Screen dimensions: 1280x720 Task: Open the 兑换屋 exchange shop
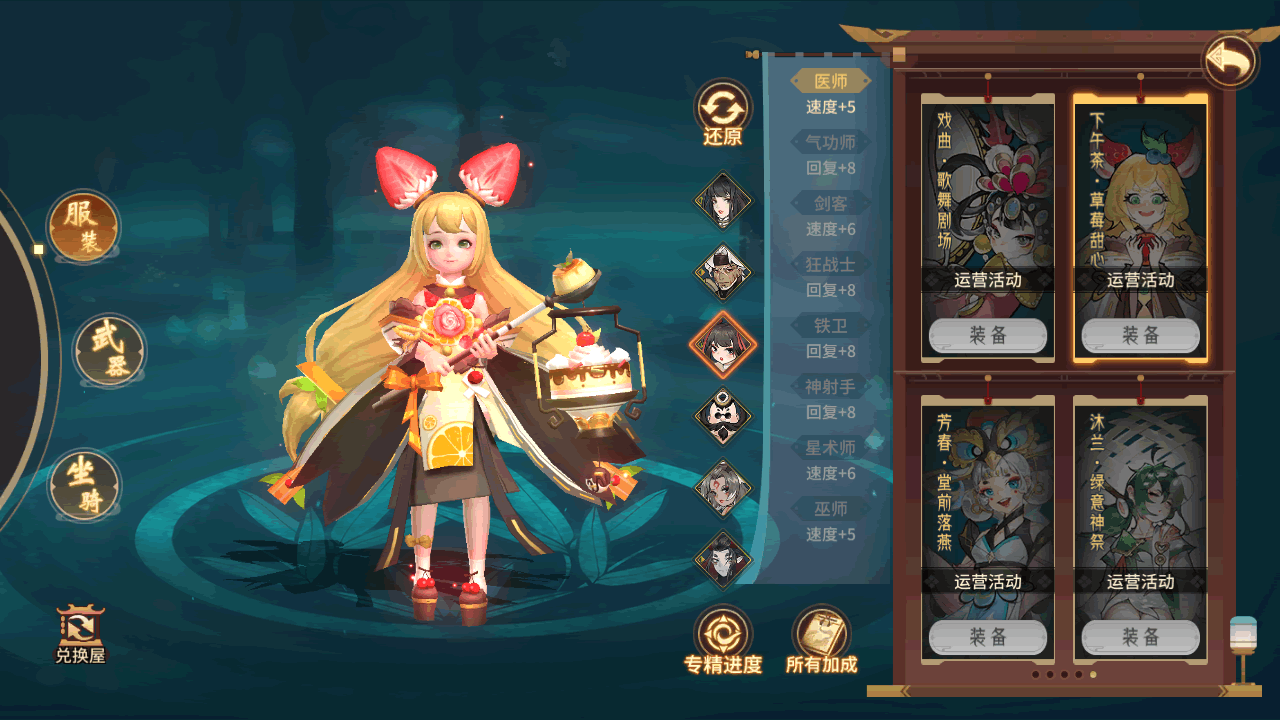[80, 635]
